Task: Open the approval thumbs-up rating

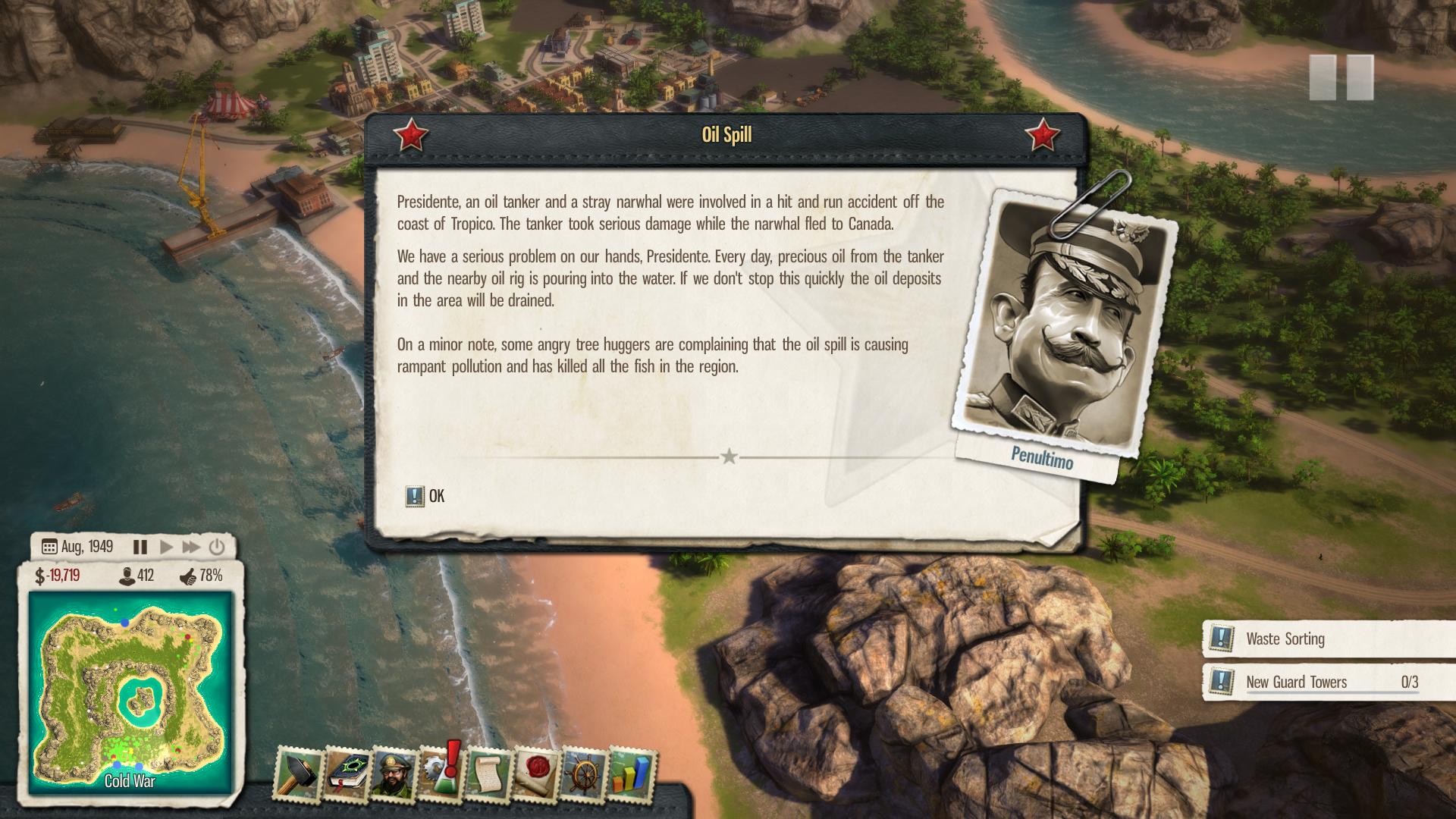Action: pyautogui.click(x=189, y=576)
